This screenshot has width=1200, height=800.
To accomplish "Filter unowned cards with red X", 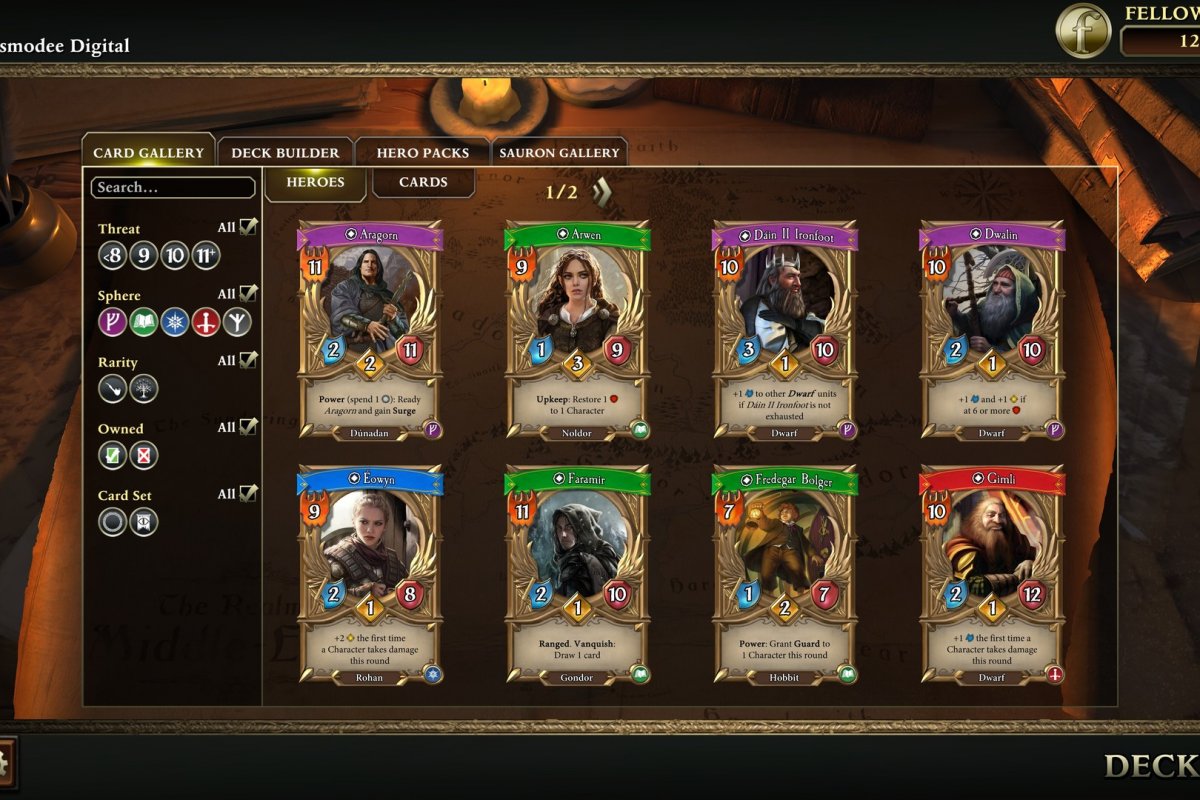I will [143, 455].
